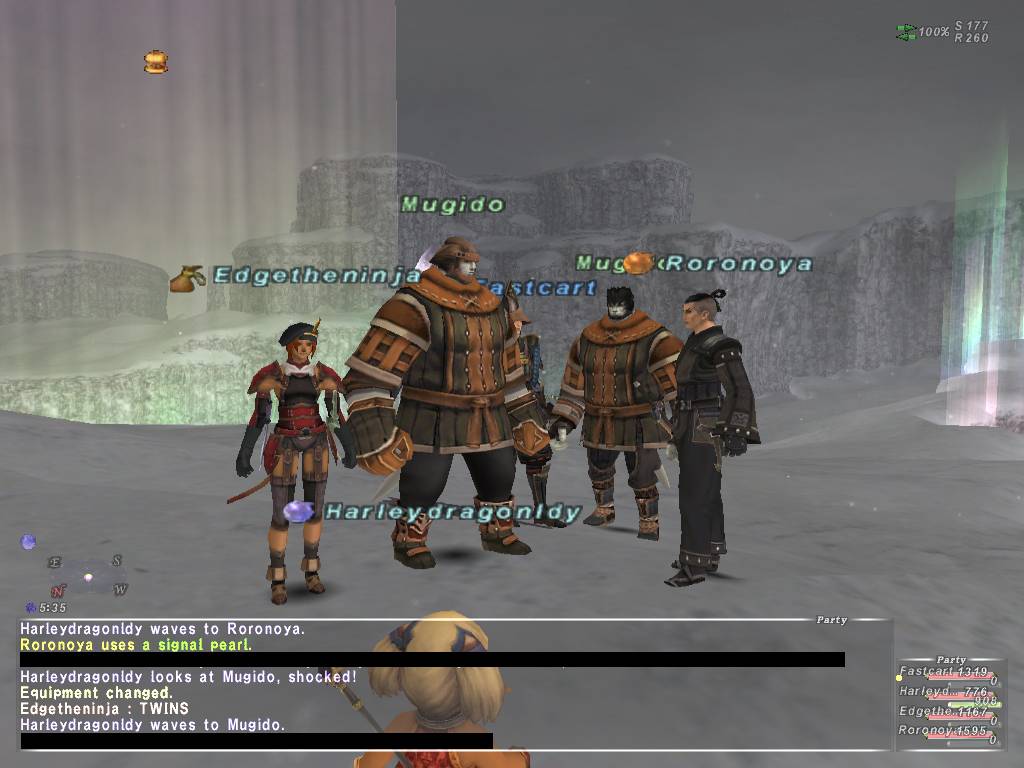Screen dimensions: 1024x768
Task: Click the Party label on chat log
Action: [831, 620]
